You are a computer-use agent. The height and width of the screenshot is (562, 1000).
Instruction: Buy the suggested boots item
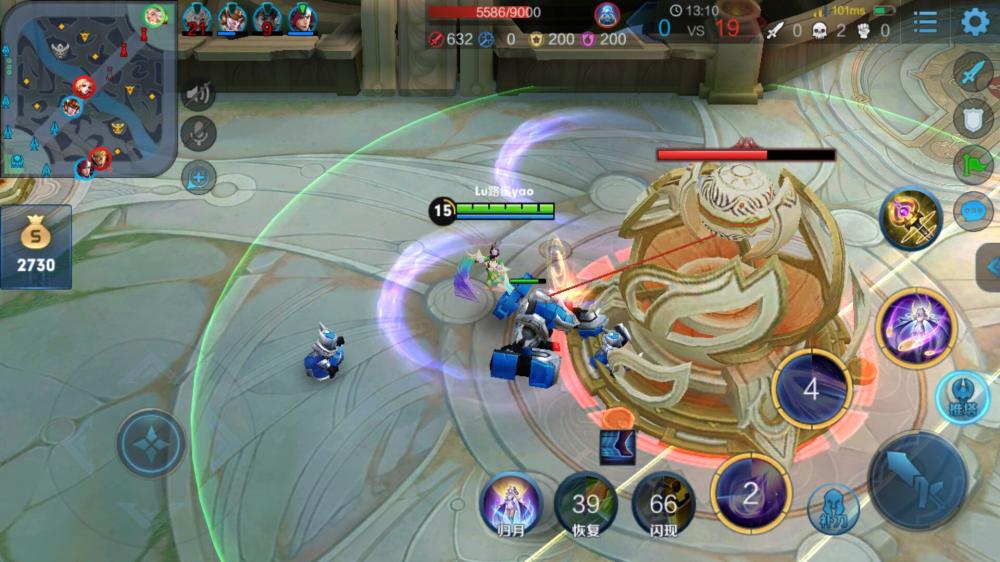[x=617, y=447]
